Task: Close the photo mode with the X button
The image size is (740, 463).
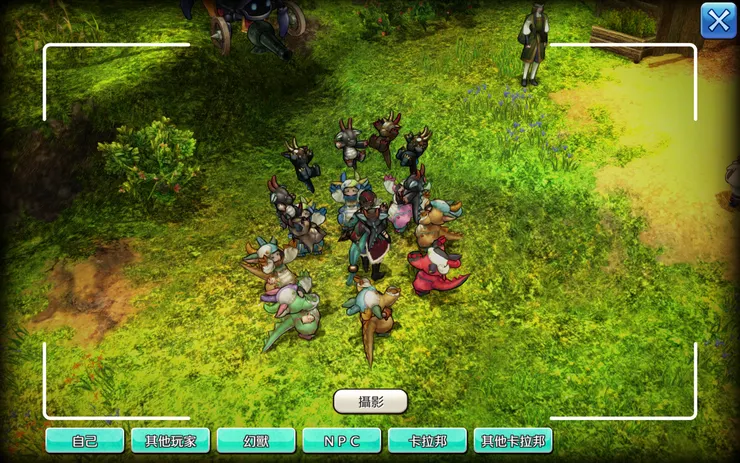Action: pyautogui.click(x=718, y=20)
